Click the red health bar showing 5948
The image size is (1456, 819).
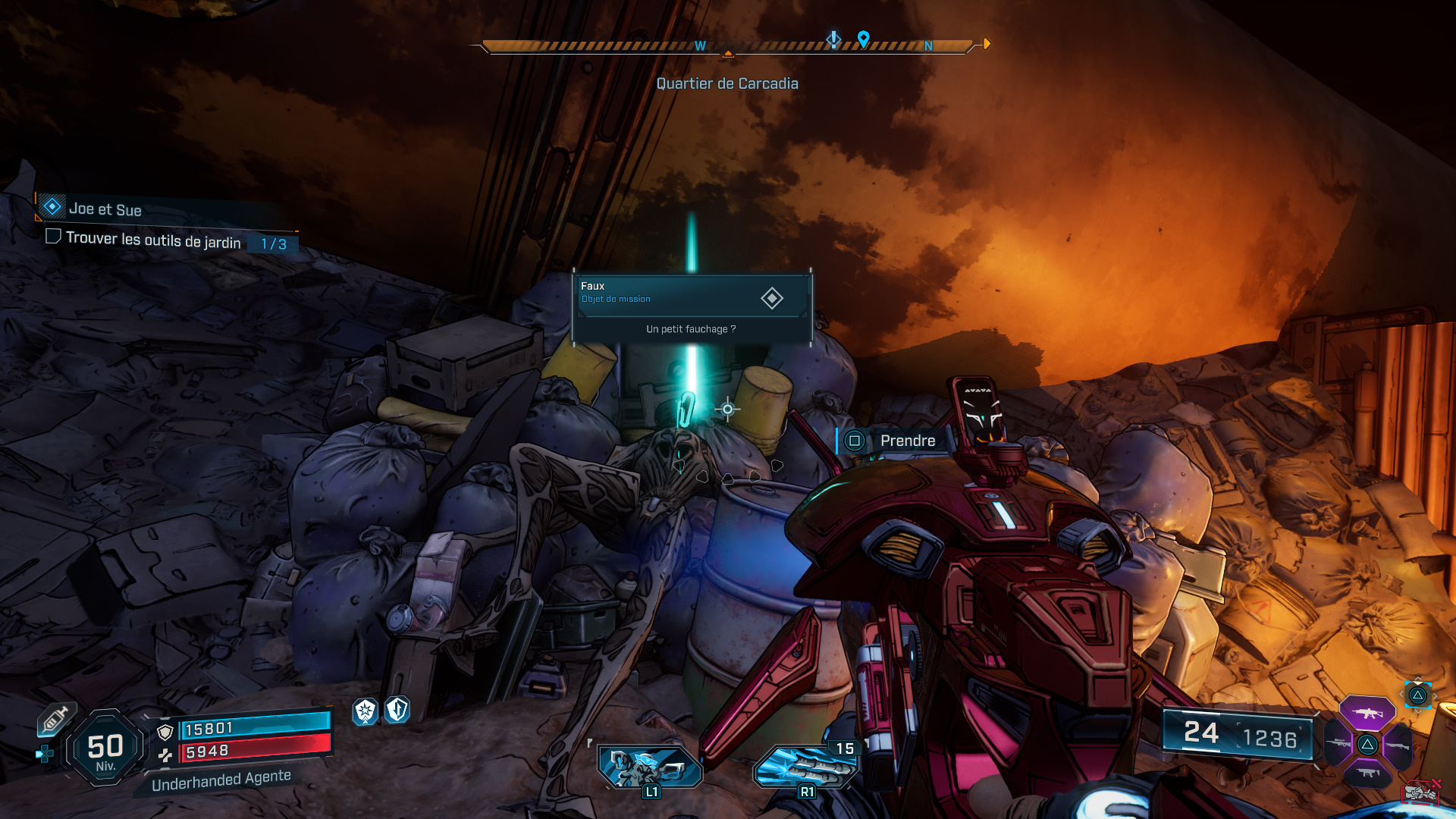coord(256,752)
